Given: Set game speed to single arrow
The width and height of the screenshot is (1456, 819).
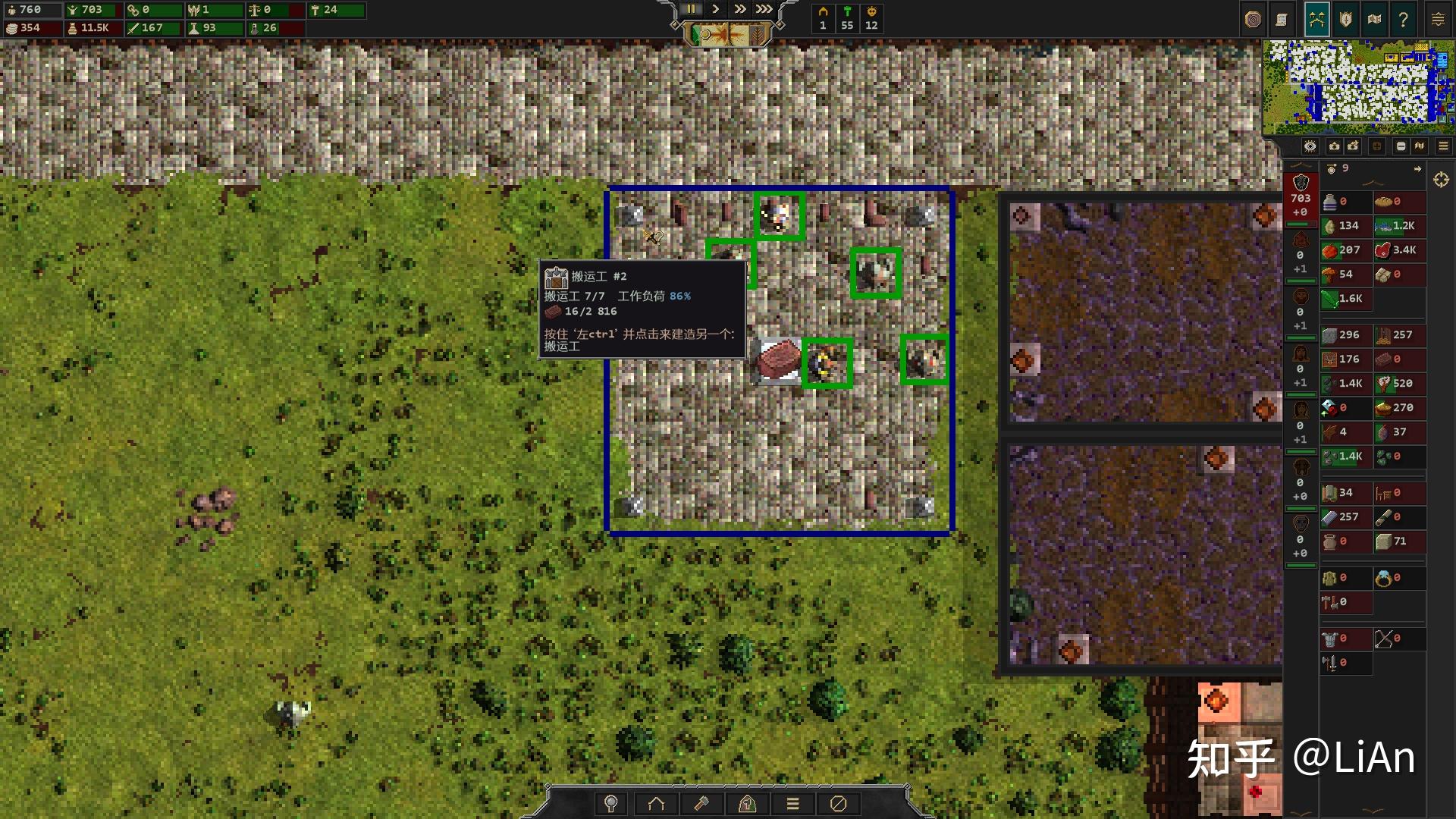Looking at the screenshot, I should coord(715,9).
